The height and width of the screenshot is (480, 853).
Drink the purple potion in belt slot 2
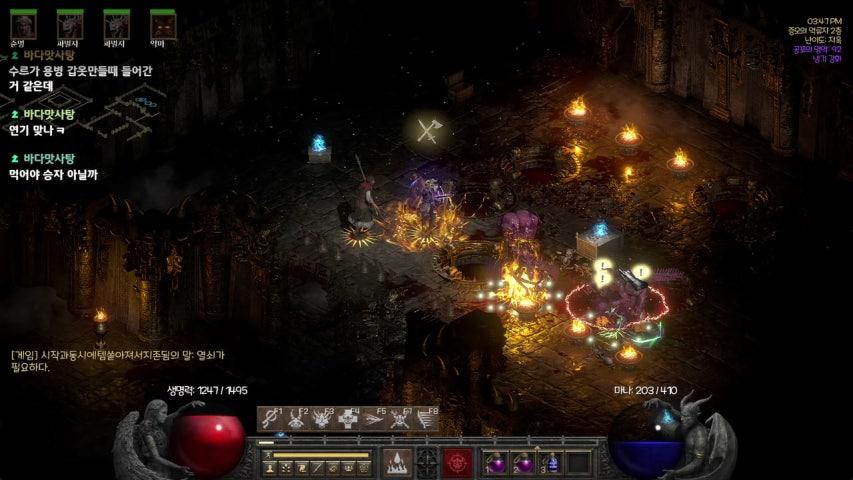[524, 463]
